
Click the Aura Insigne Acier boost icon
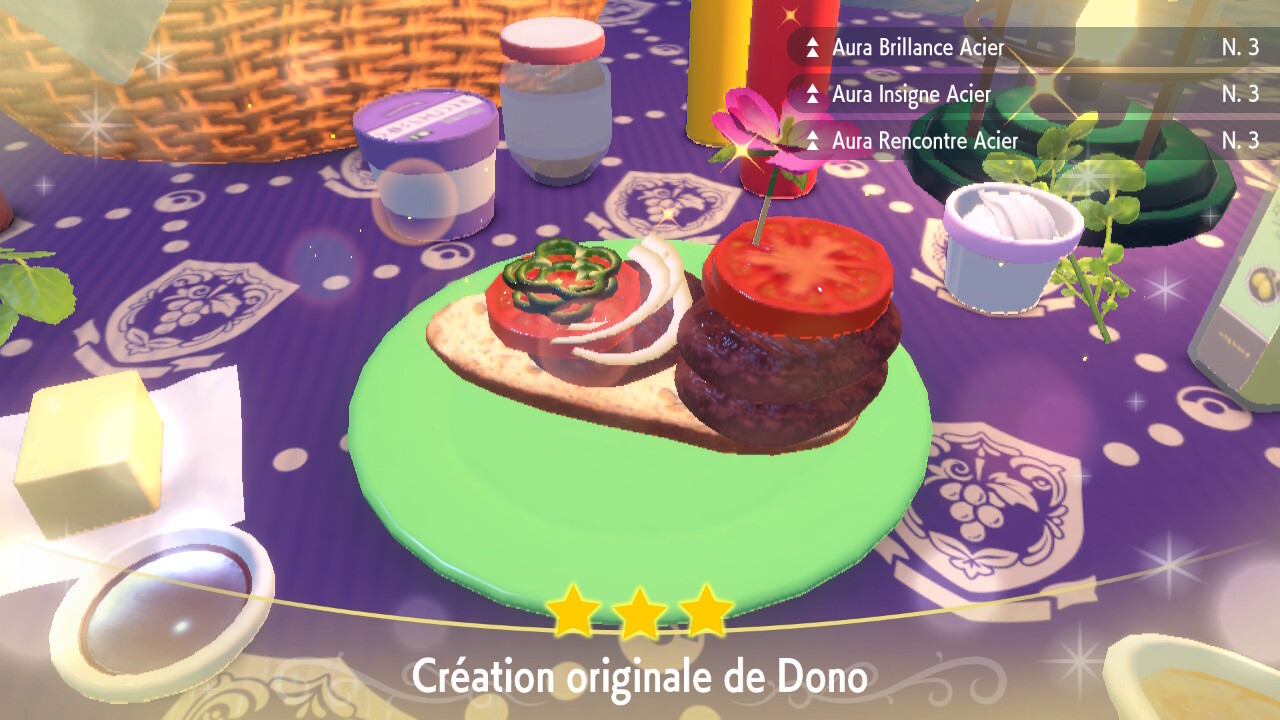tap(812, 94)
